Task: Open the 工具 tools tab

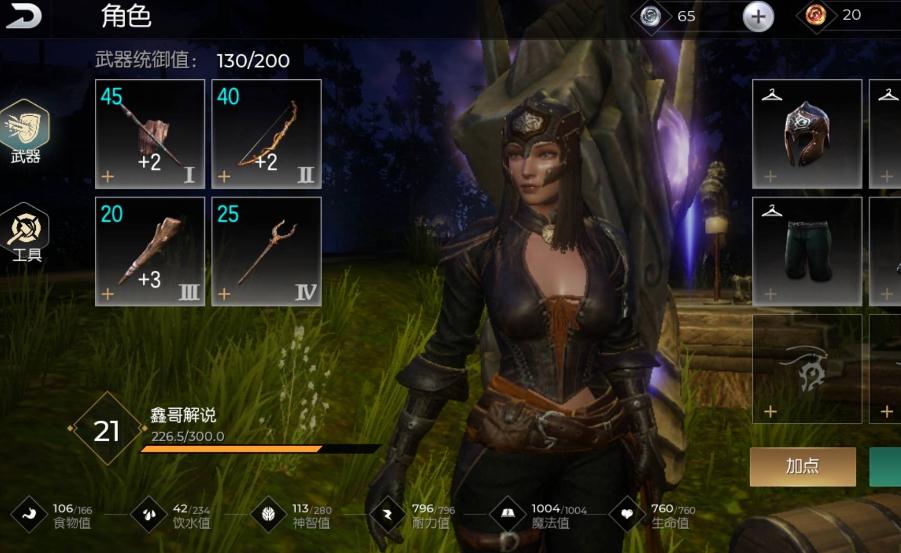Action: pyautogui.click(x=26, y=233)
